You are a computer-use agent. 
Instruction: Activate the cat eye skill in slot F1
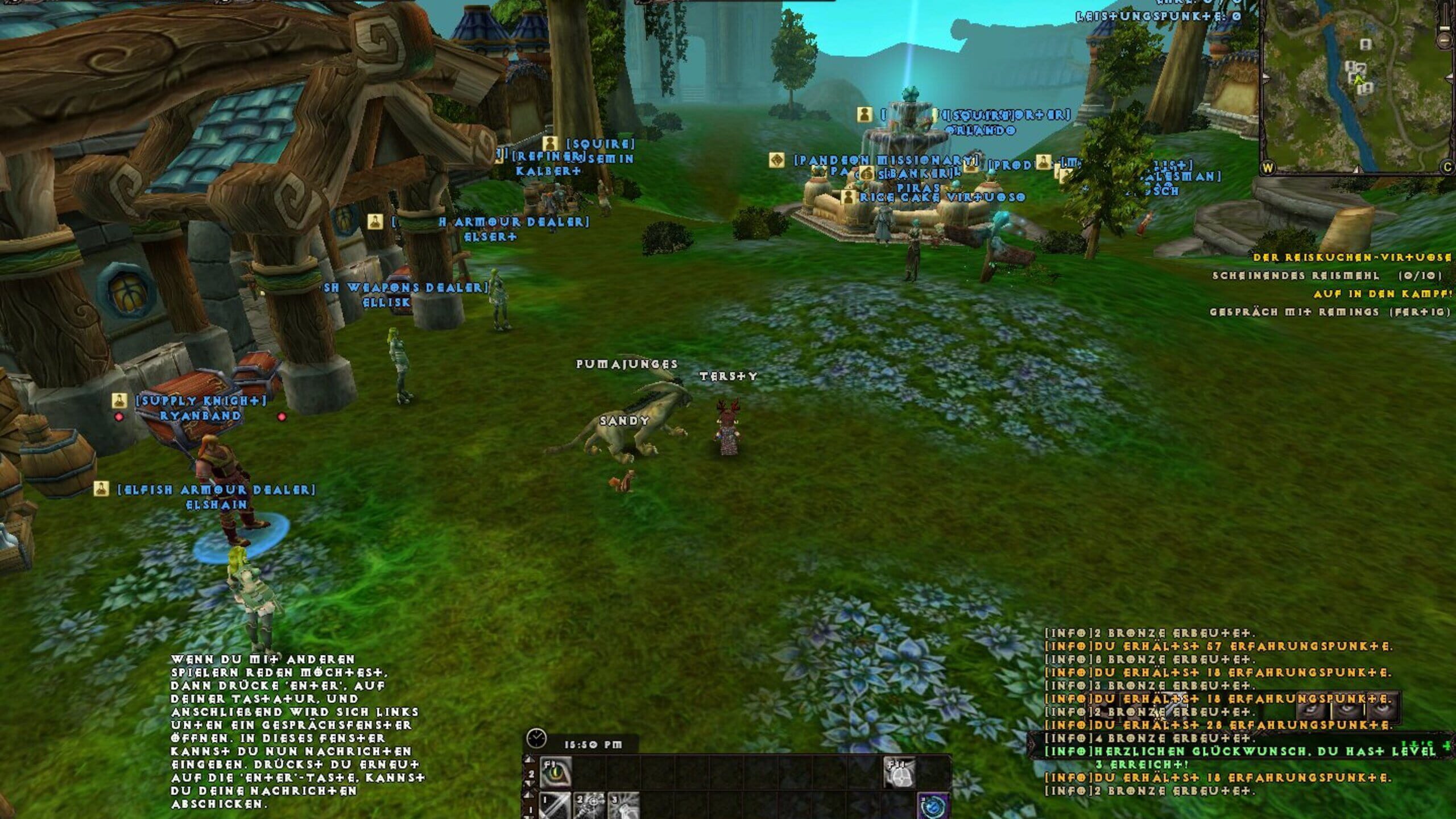point(556,772)
